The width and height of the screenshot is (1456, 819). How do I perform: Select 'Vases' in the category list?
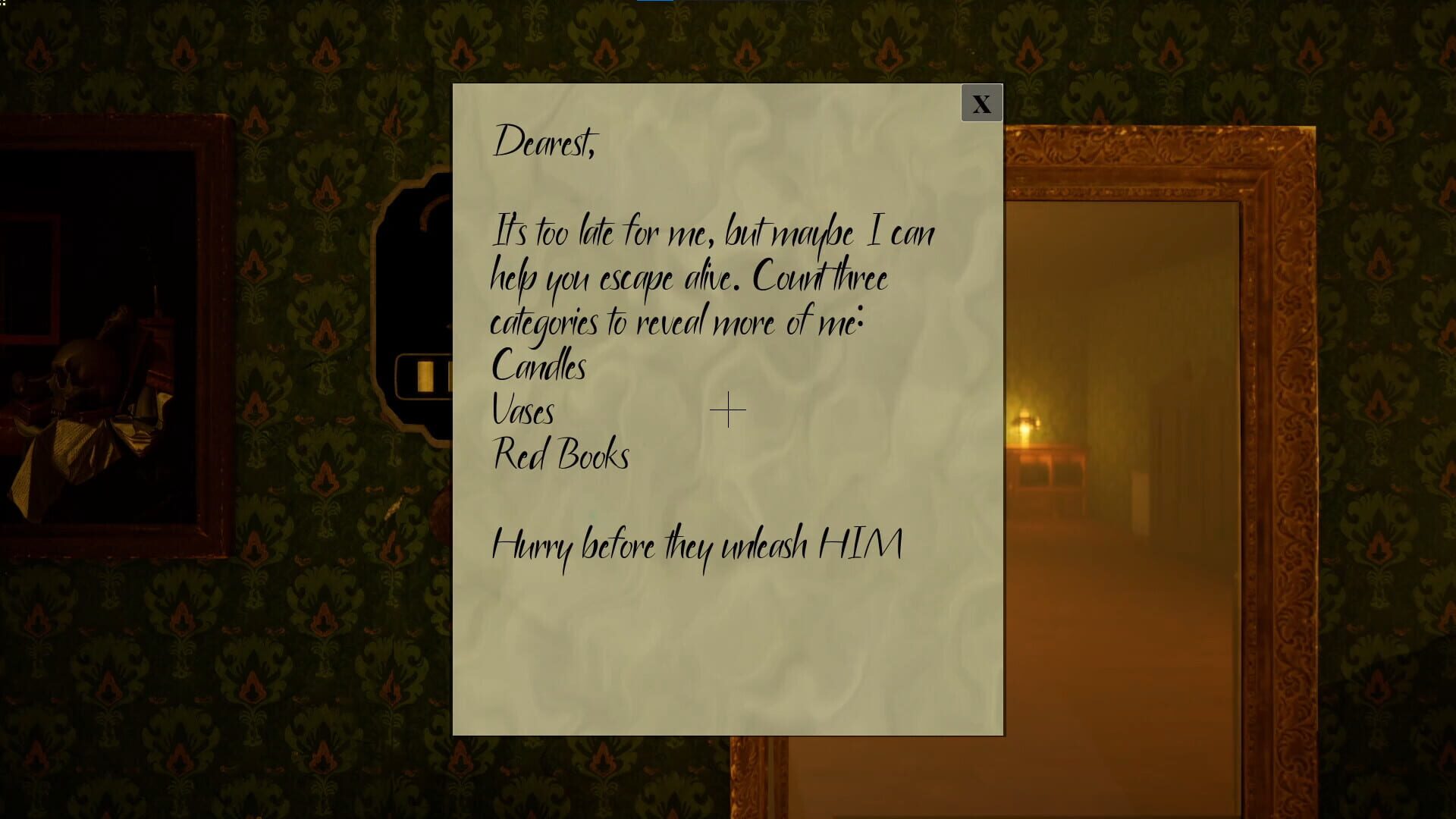tap(523, 411)
